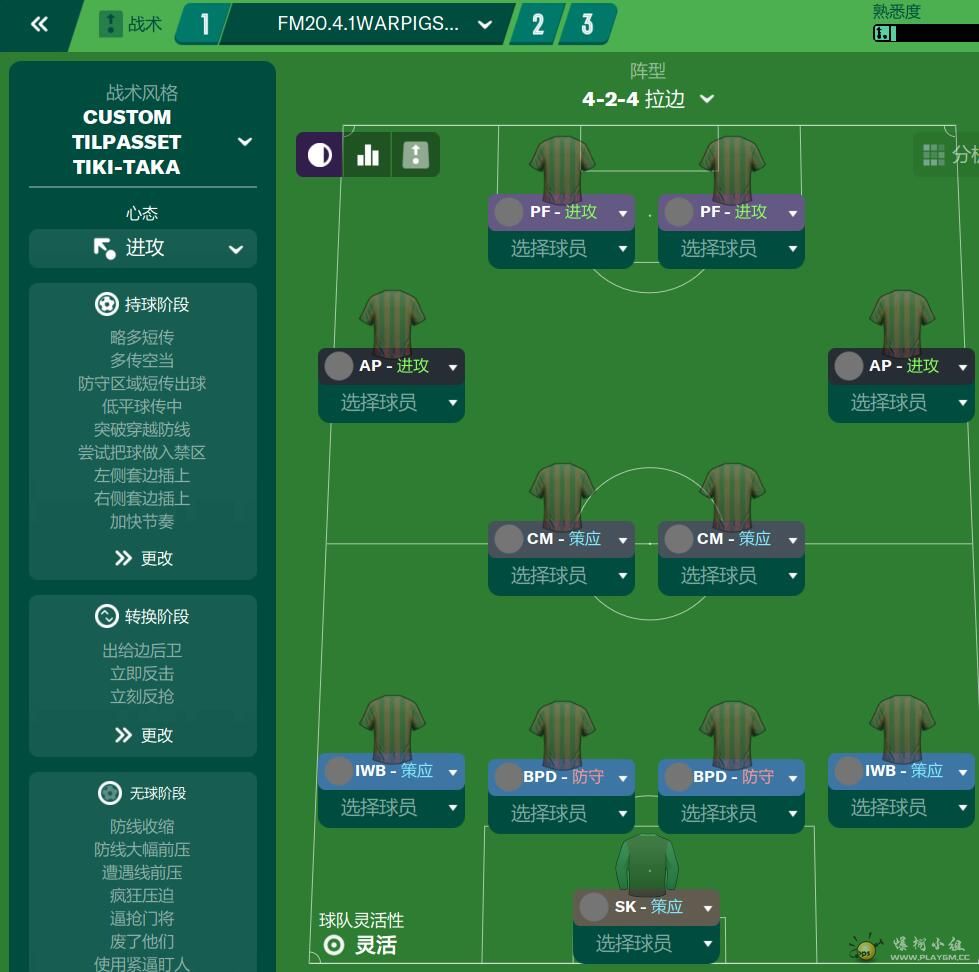The image size is (979, 972).
Task: Click 更改 under the 转换阶段 section
Action: [144, 735]
